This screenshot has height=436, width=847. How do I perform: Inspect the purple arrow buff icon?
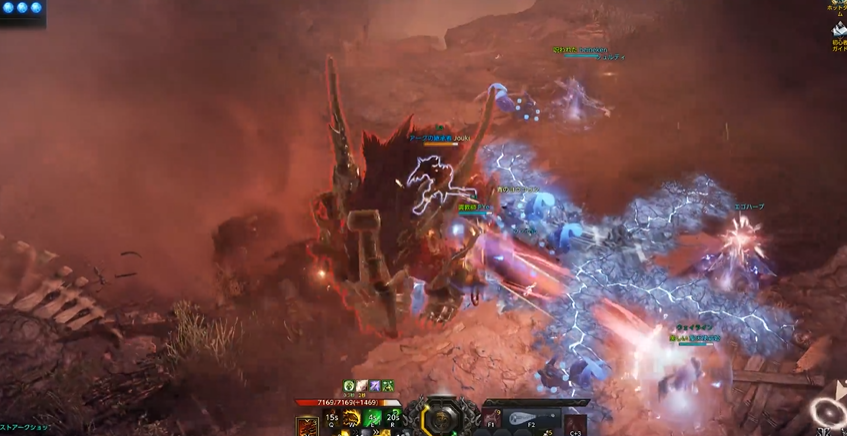coord(374,385)
